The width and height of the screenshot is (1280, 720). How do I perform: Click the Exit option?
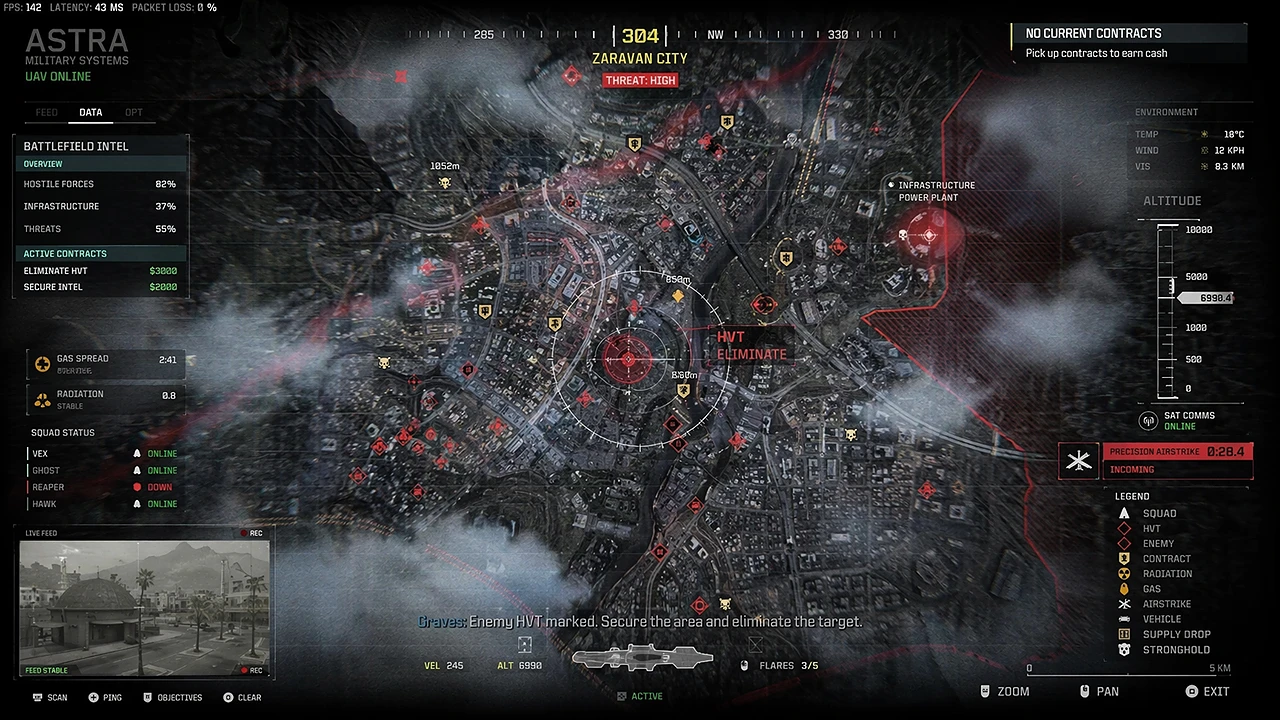tap(1207, 691)
